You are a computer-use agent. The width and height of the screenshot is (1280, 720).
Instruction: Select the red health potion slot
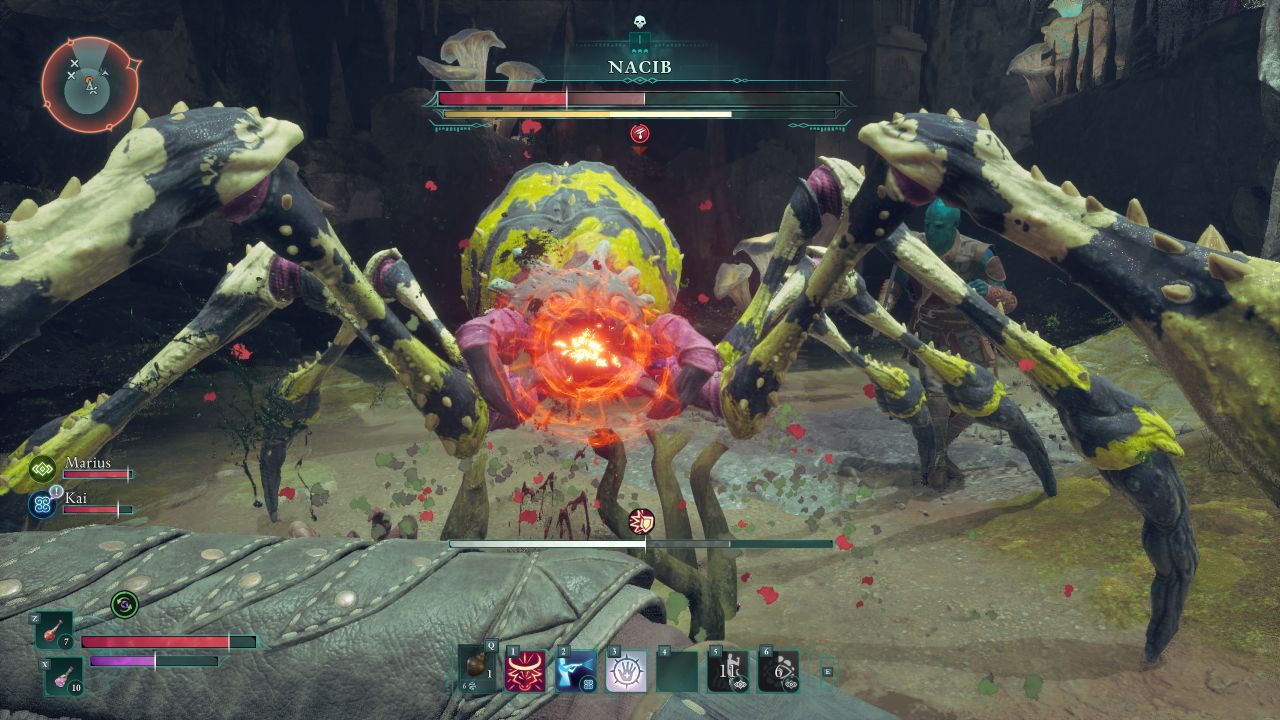pyautogui.click(x=54, y=630)
